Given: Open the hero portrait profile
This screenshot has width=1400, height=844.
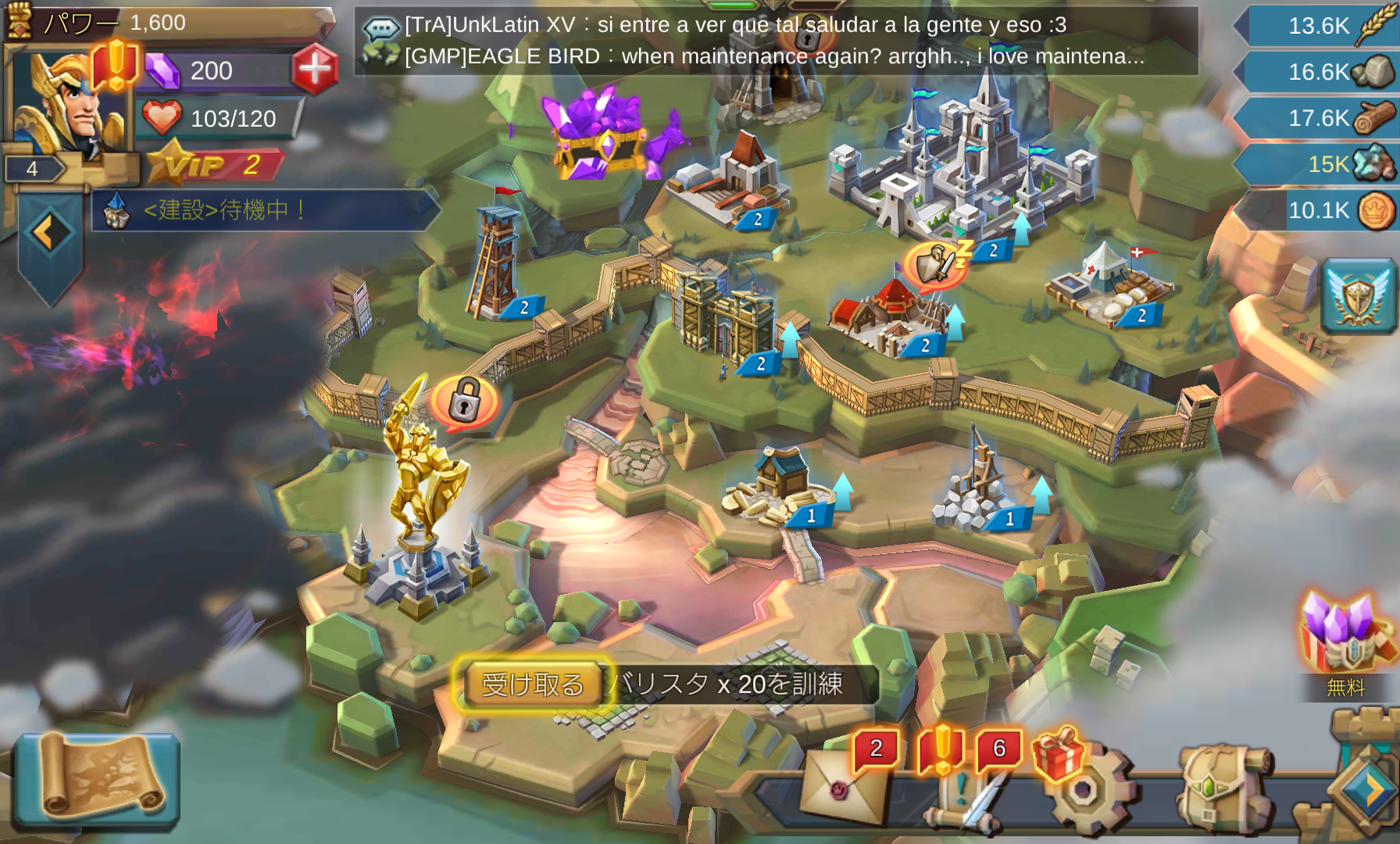Looking at the screenshot, I should pos(69,102).
